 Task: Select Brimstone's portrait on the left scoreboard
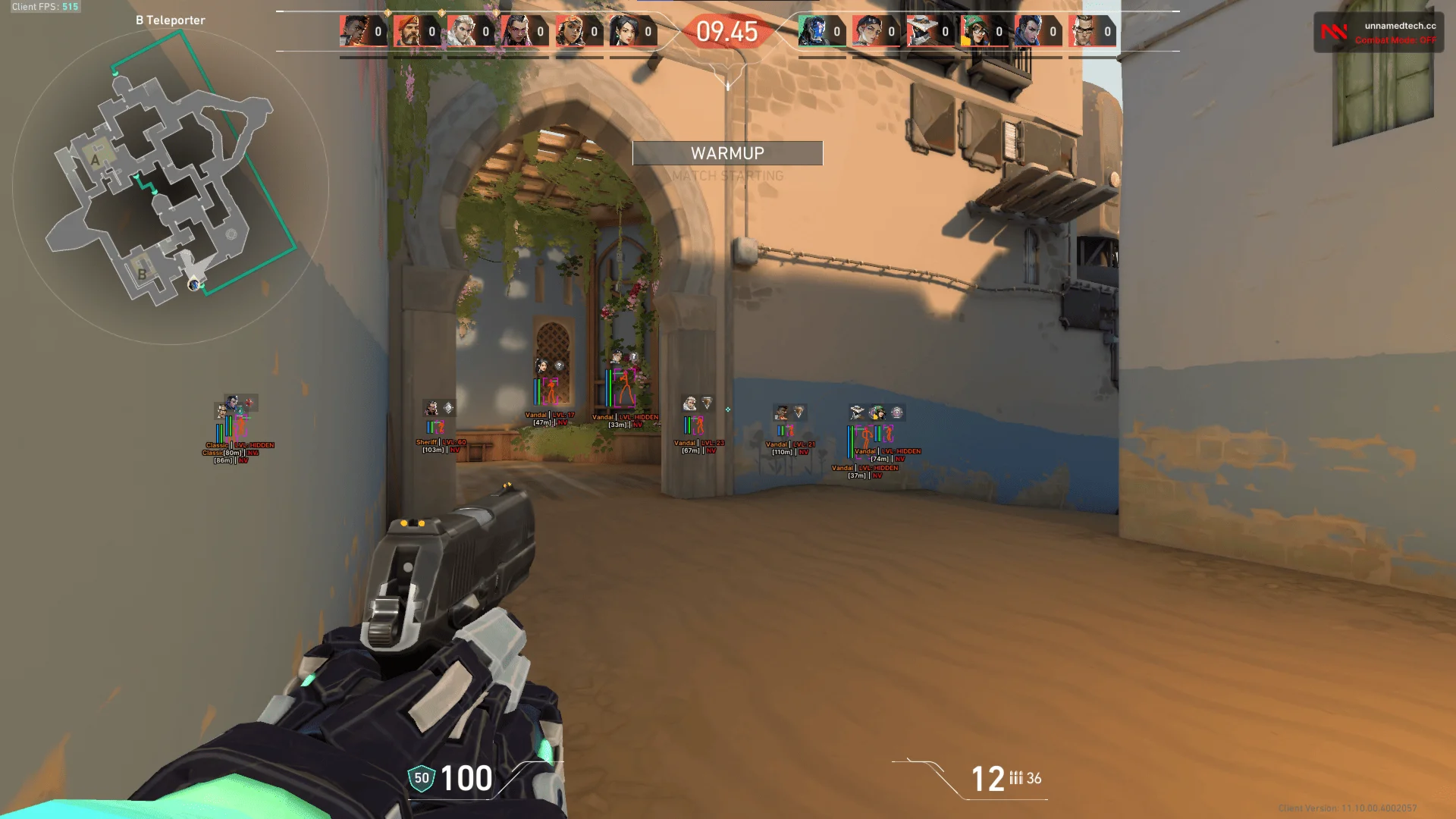[x=409, y=32]
